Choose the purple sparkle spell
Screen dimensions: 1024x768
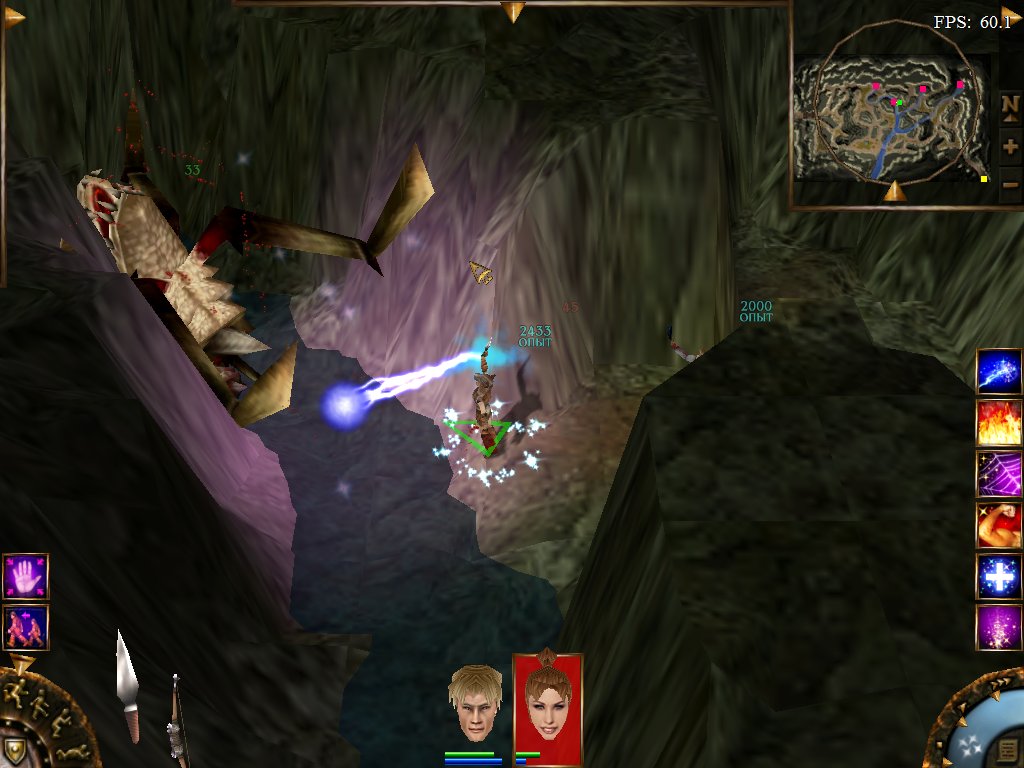coord(998,628)
